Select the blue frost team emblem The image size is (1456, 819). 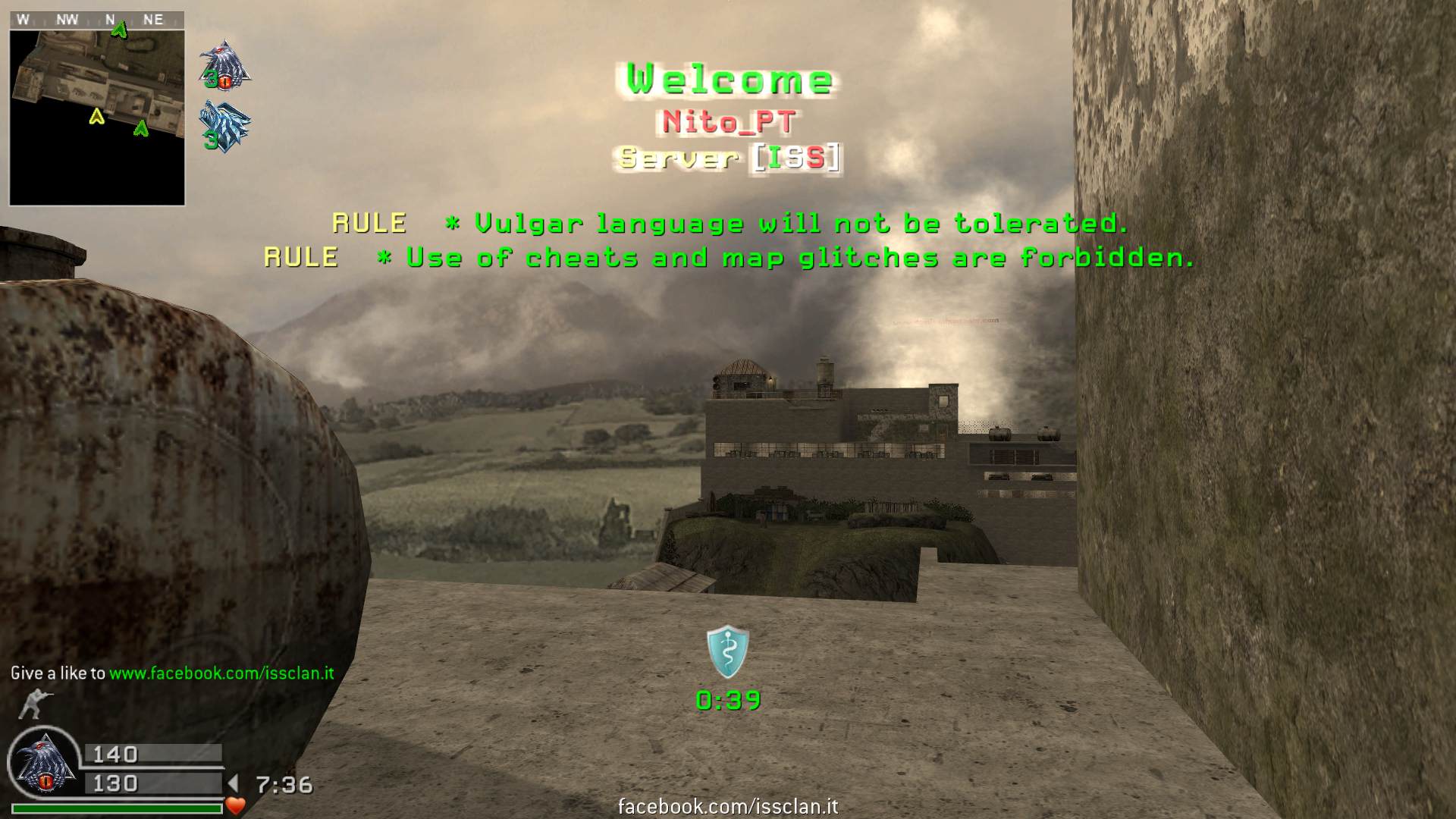pyautogui.click(x=224, y=126)
